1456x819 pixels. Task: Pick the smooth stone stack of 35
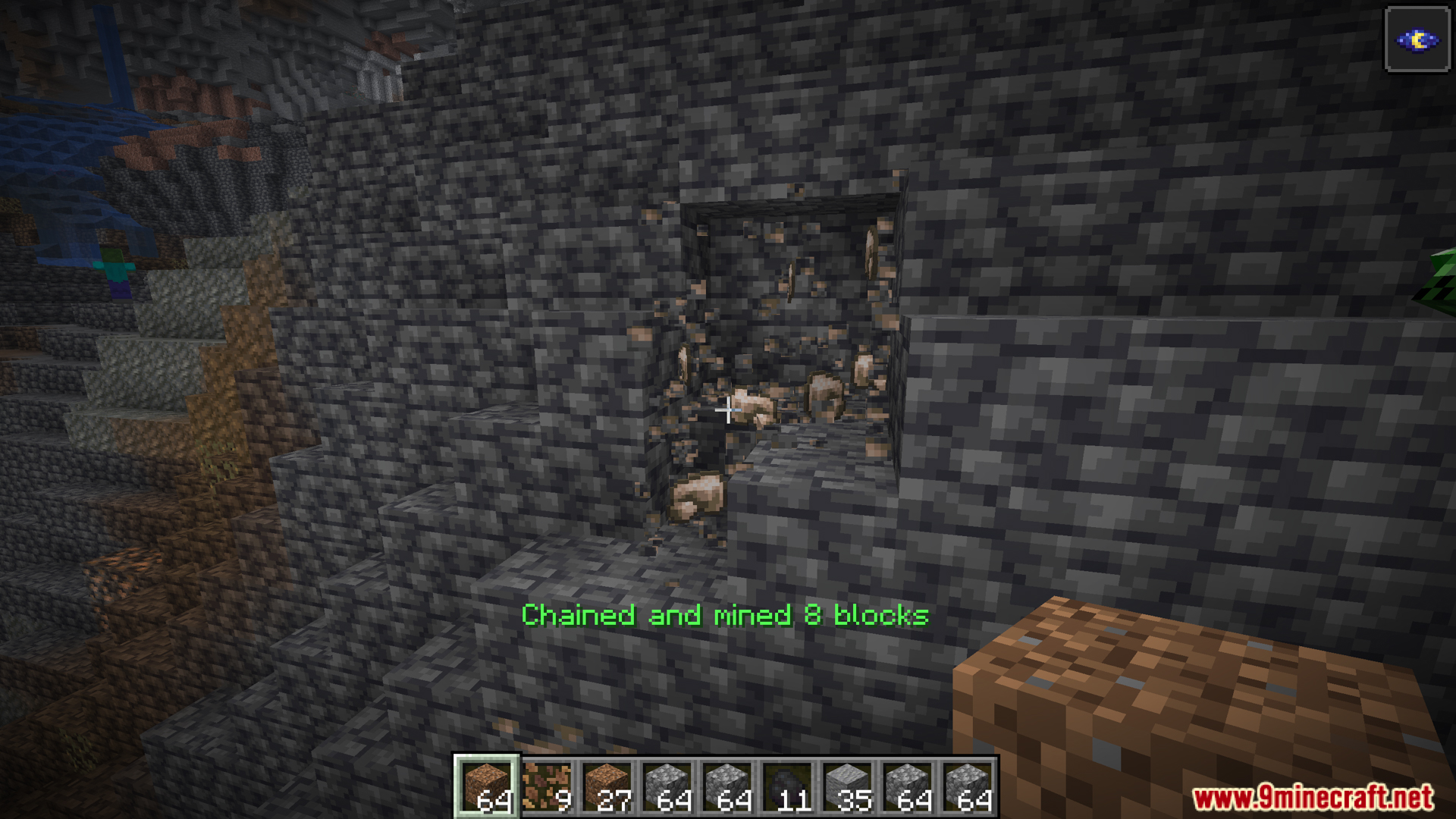[847, 786]
